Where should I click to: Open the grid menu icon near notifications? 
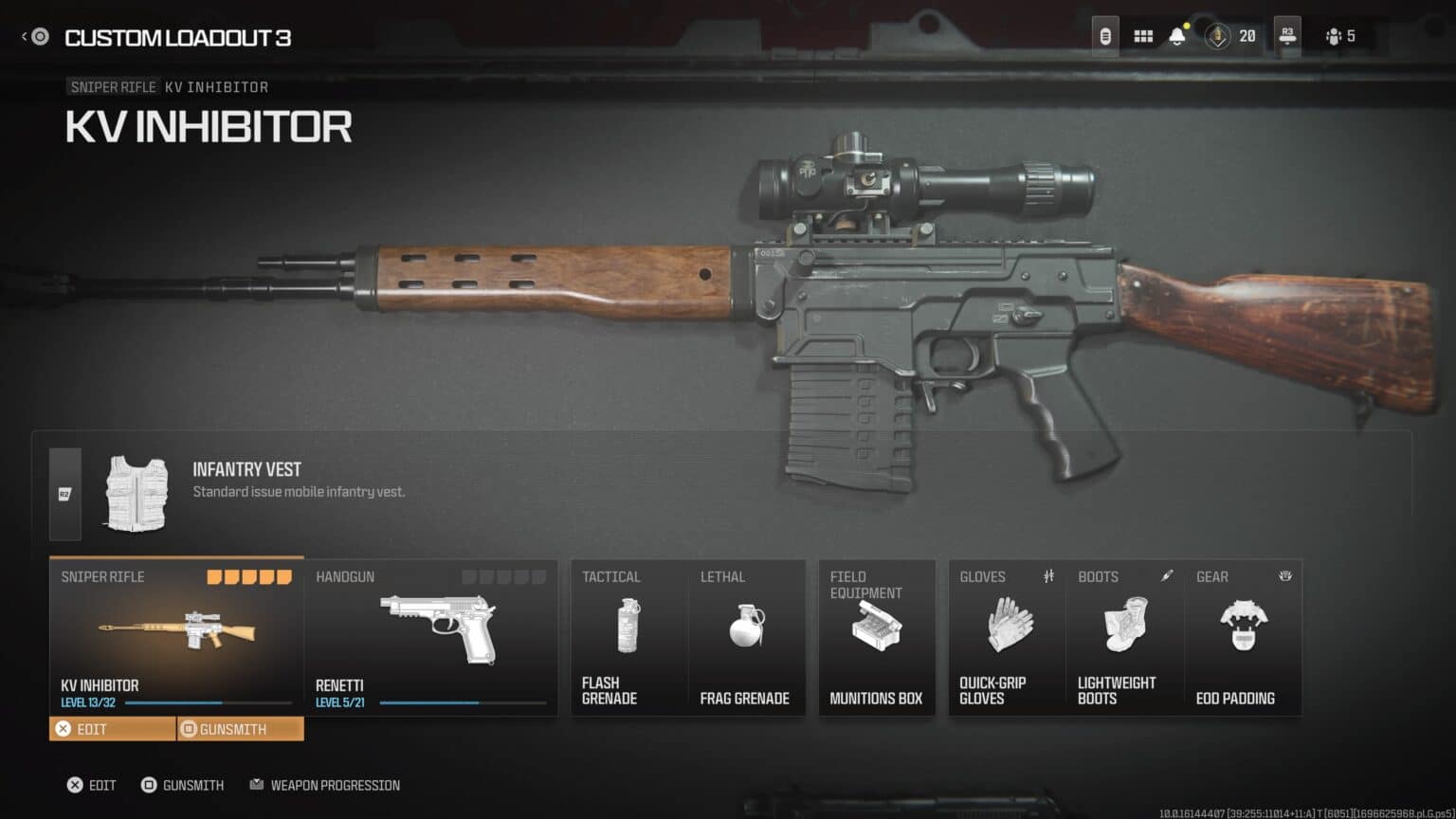pyautogui.click(x=1142, y=36)
